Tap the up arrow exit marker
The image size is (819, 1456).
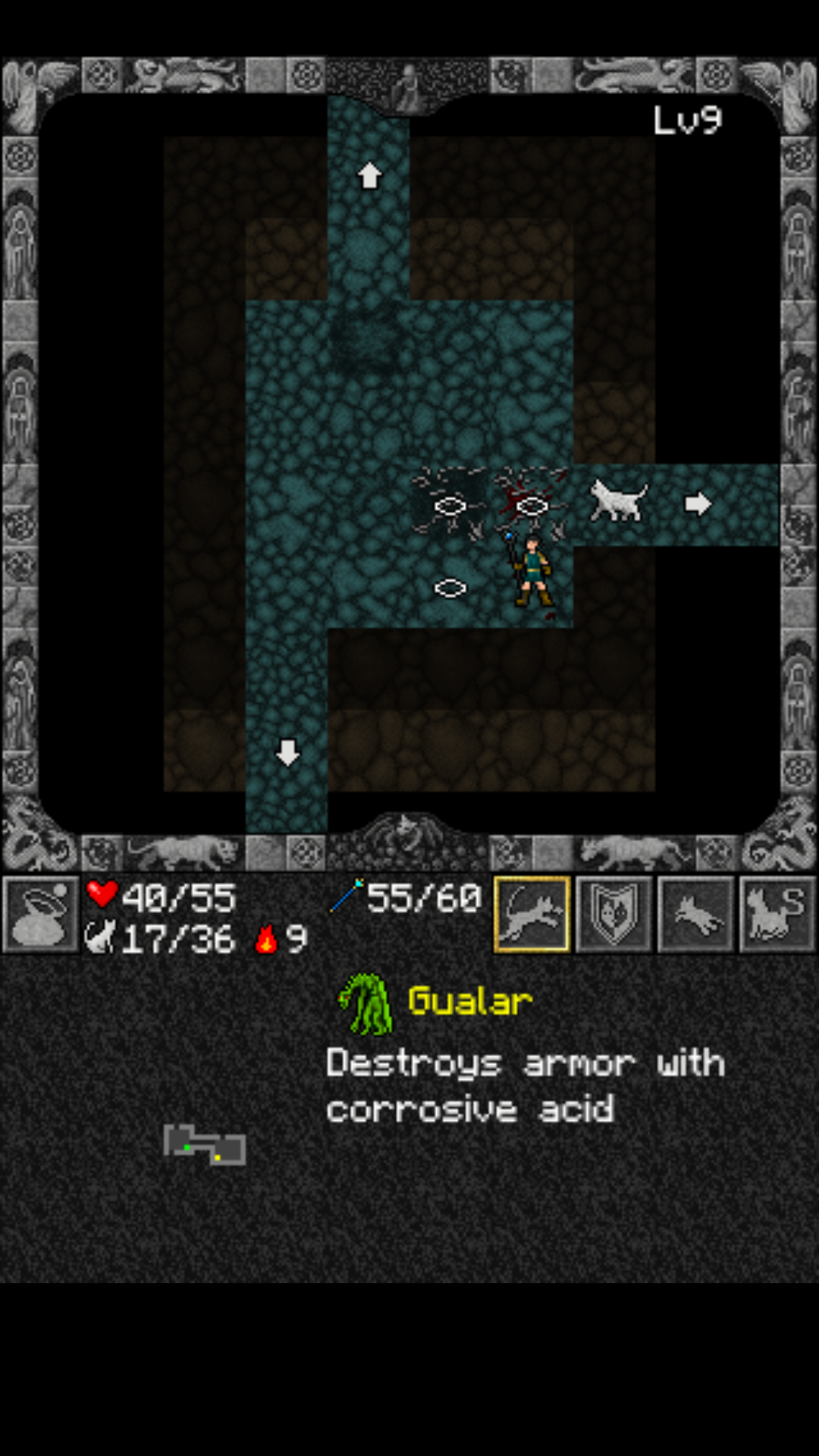tap(369, 176)
